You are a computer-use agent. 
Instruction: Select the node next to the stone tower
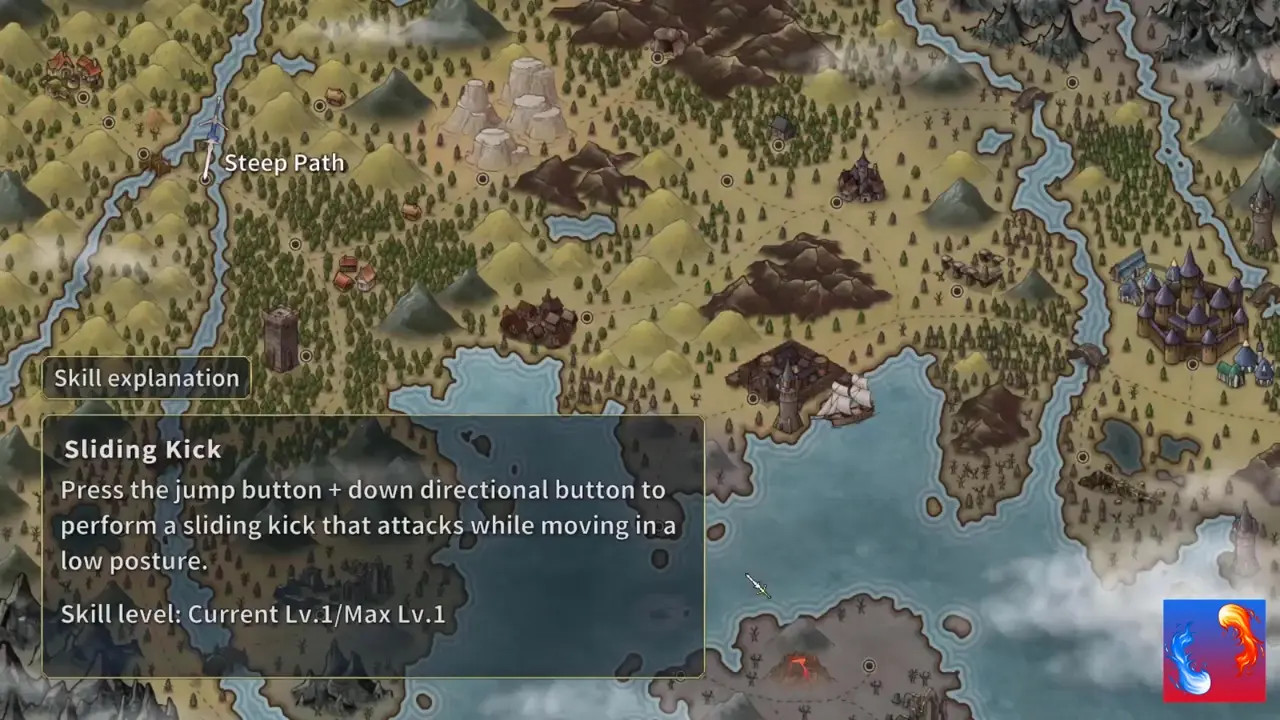(305, 355)
